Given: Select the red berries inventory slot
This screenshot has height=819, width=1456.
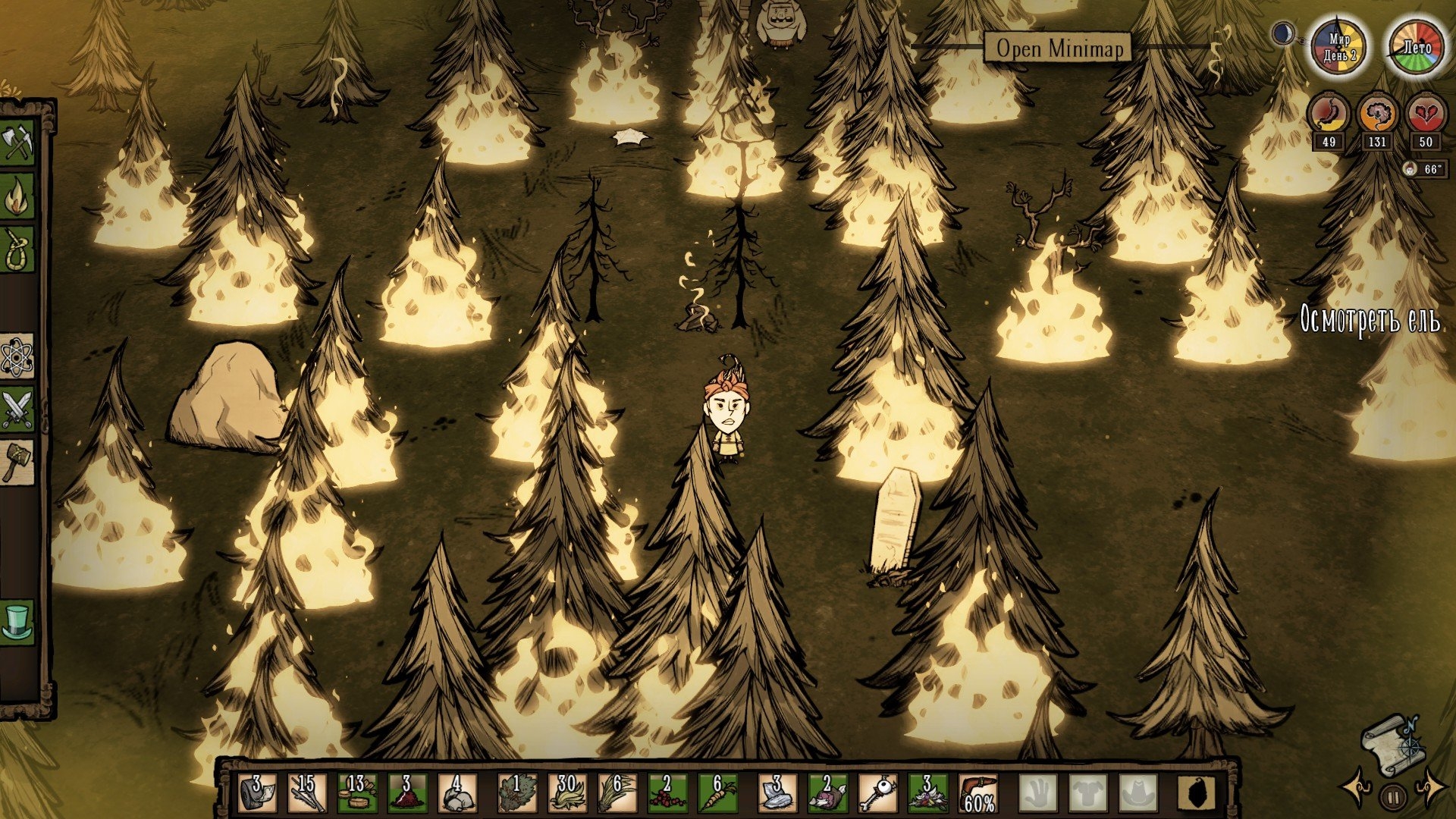Looking at the screenshot, I should pyautogui.click(x=667, y=793).
